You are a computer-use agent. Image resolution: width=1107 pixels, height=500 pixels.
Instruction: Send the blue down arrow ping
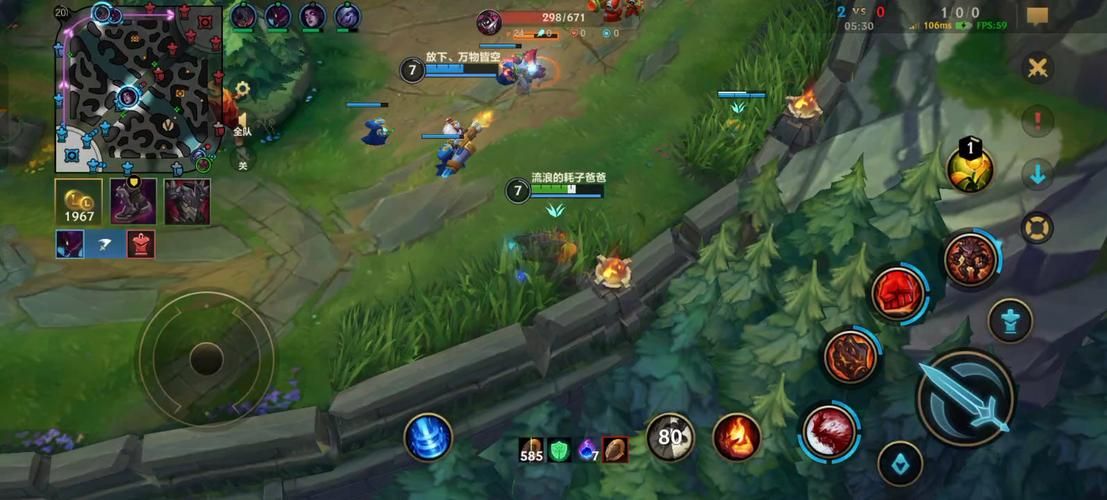click(x=1038, y=174)
